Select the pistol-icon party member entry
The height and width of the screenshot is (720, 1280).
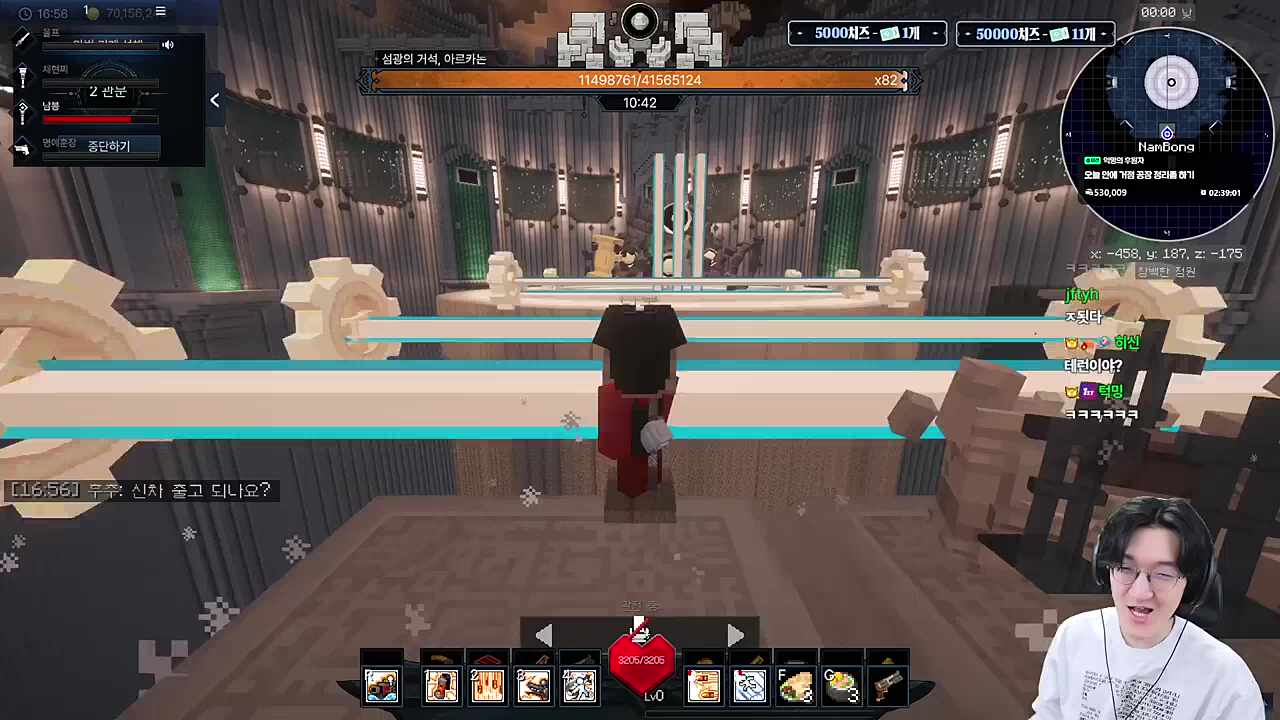point(22,149)
